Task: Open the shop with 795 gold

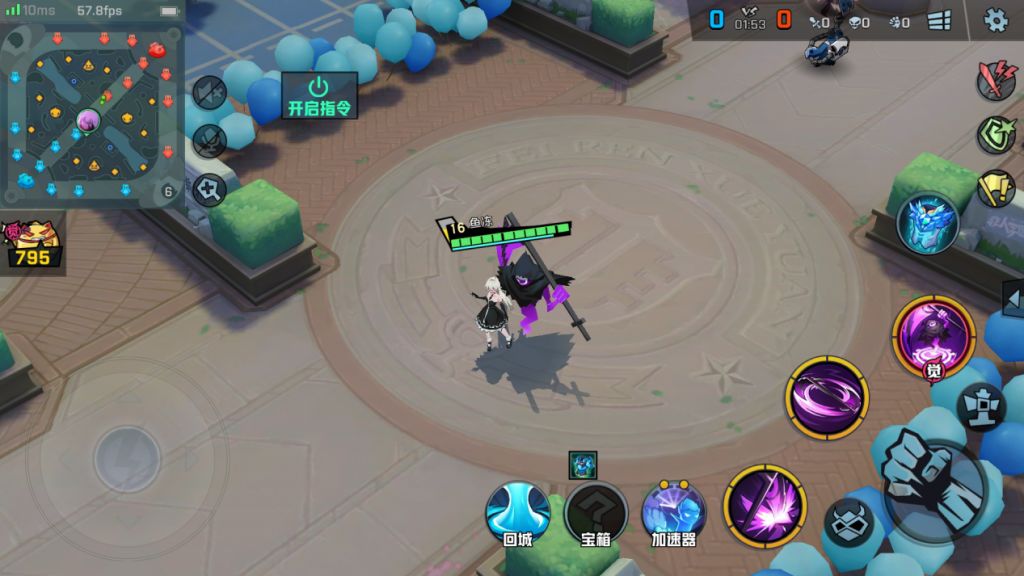Action: click(32, 245)
